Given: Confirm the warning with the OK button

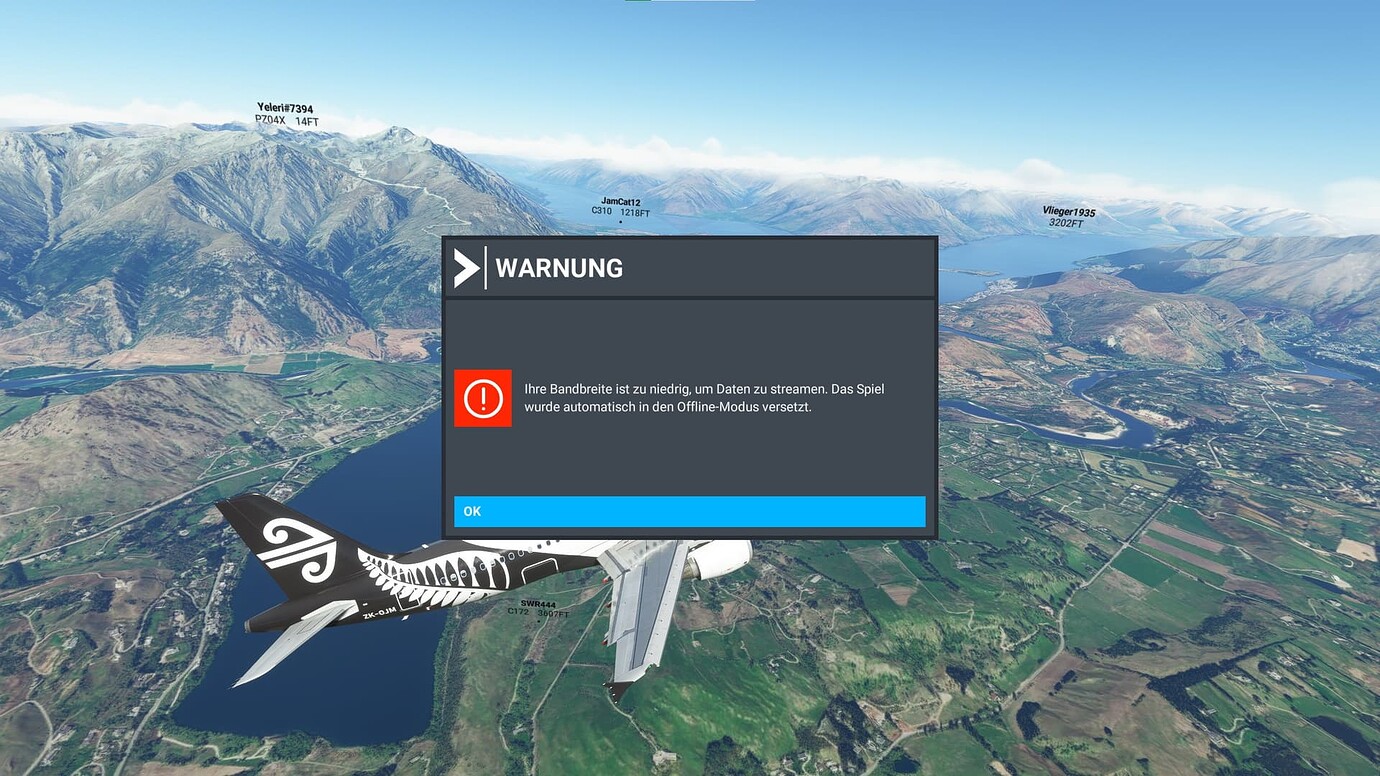Looking at the screenshot, I should tap(690, 511).
